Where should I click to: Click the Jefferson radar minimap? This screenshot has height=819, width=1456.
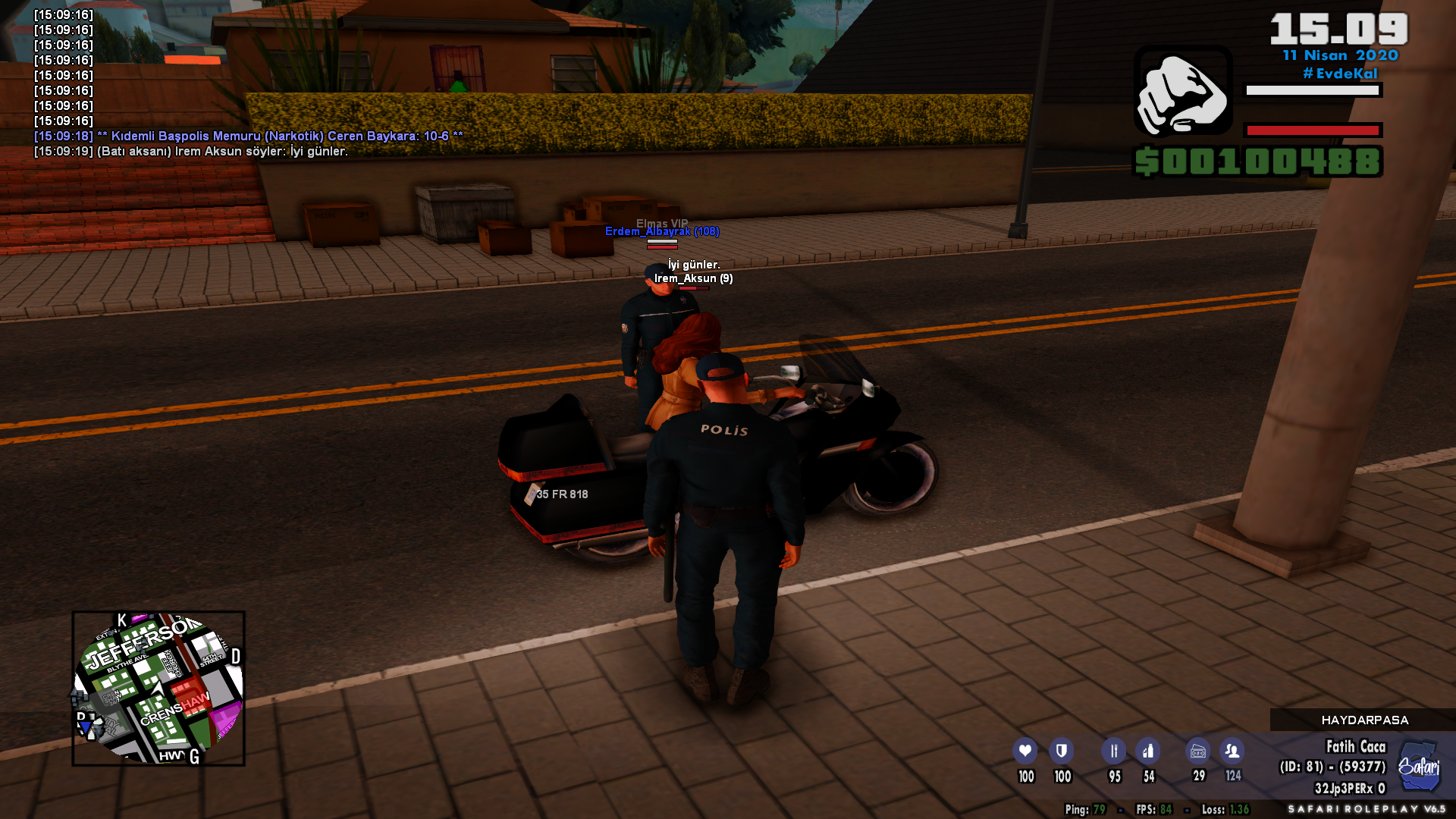[158, 688]
